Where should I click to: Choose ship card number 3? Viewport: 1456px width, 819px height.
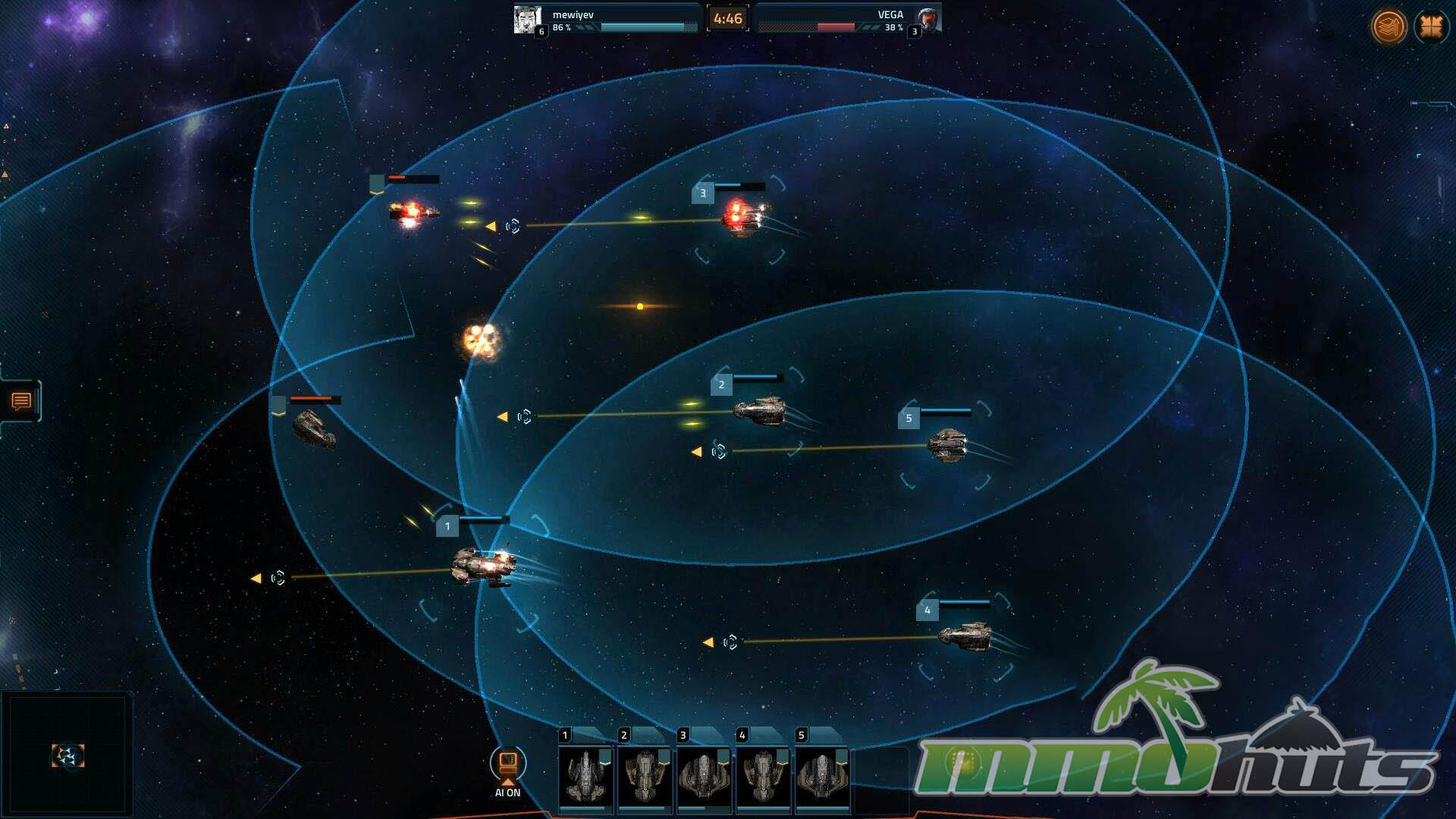[x=704, y=776]
